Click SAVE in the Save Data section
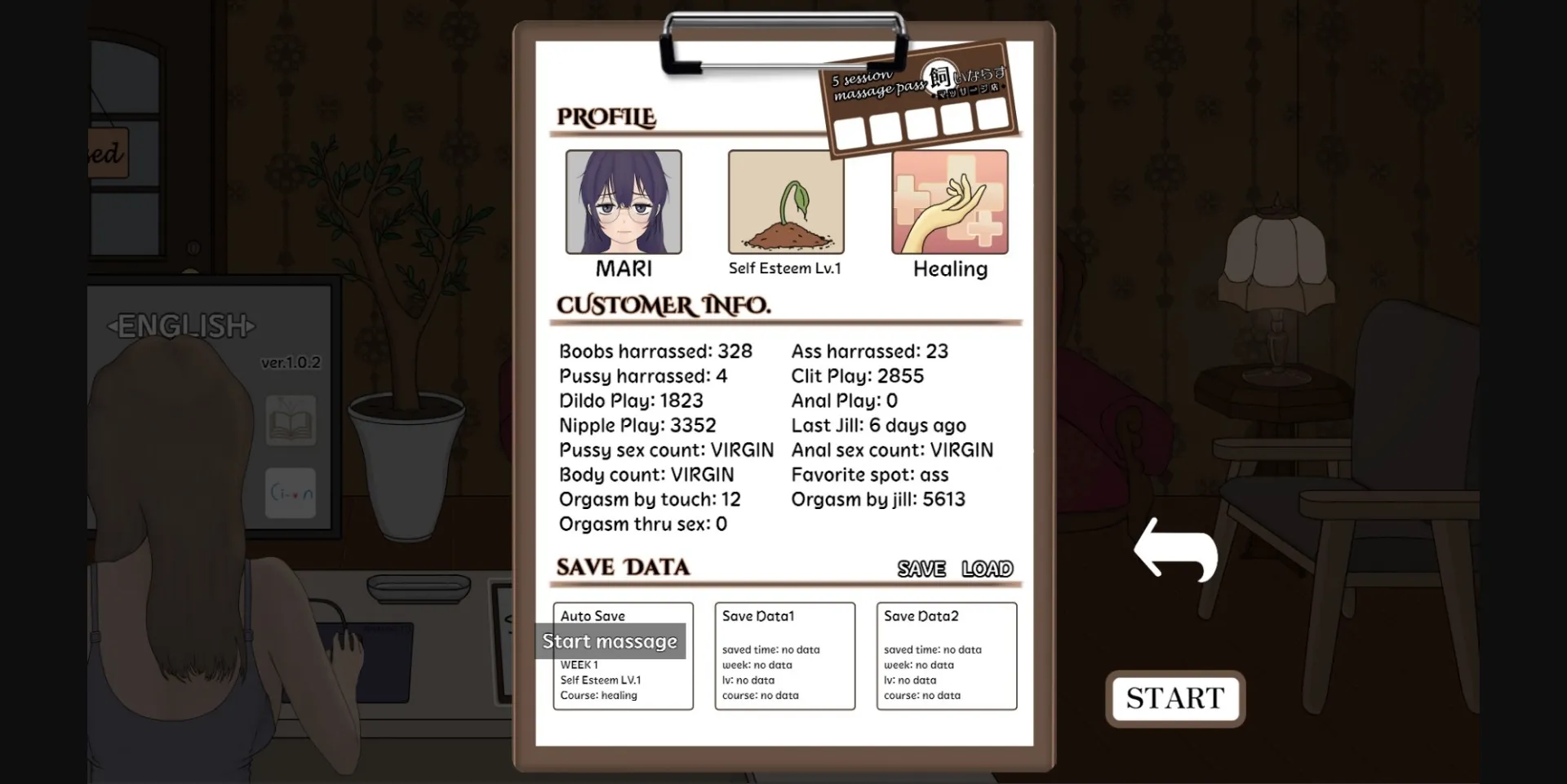 tap(921, 569)
